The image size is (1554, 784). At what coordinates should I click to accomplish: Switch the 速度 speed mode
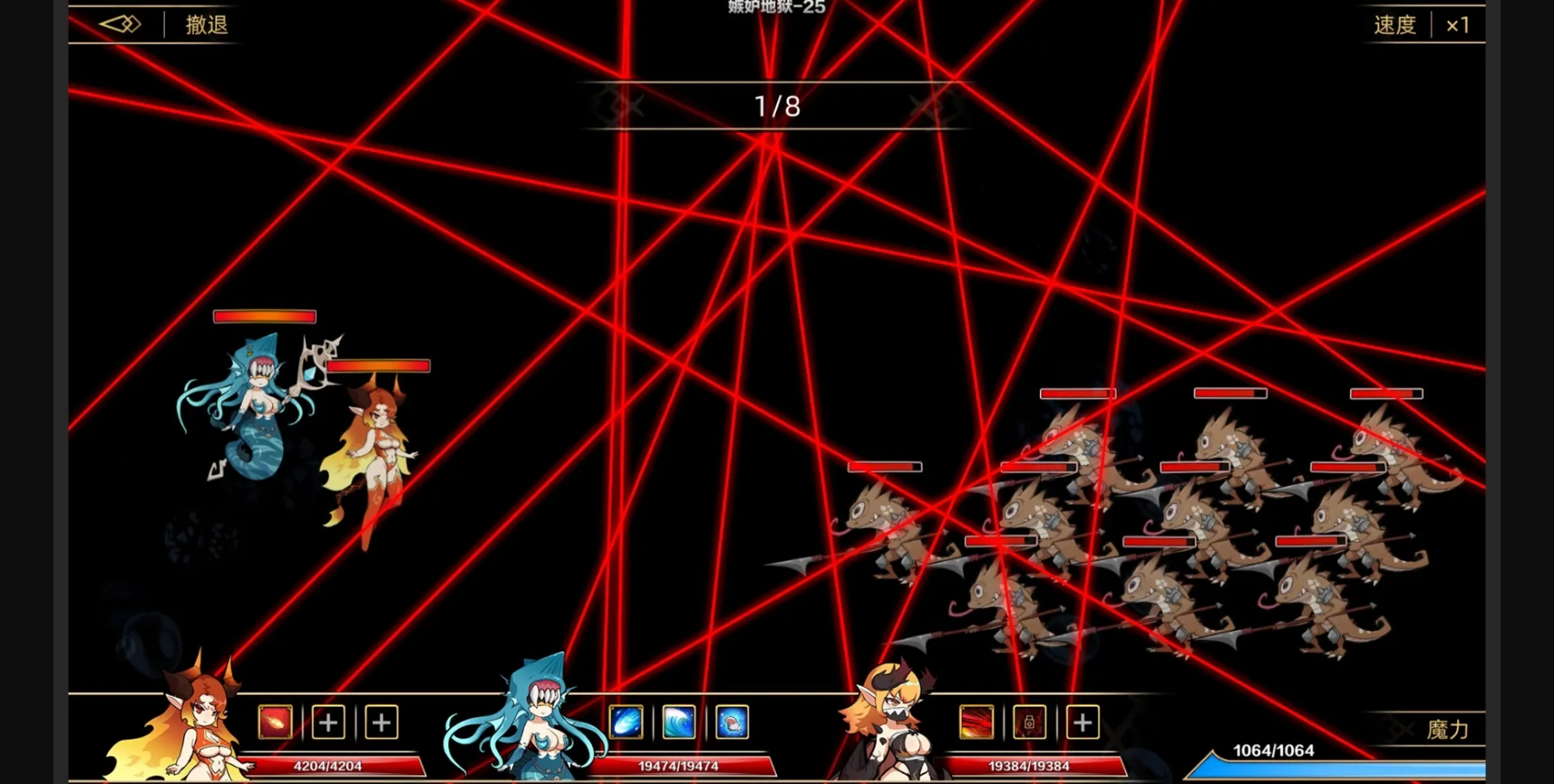tap(1395, 24)
